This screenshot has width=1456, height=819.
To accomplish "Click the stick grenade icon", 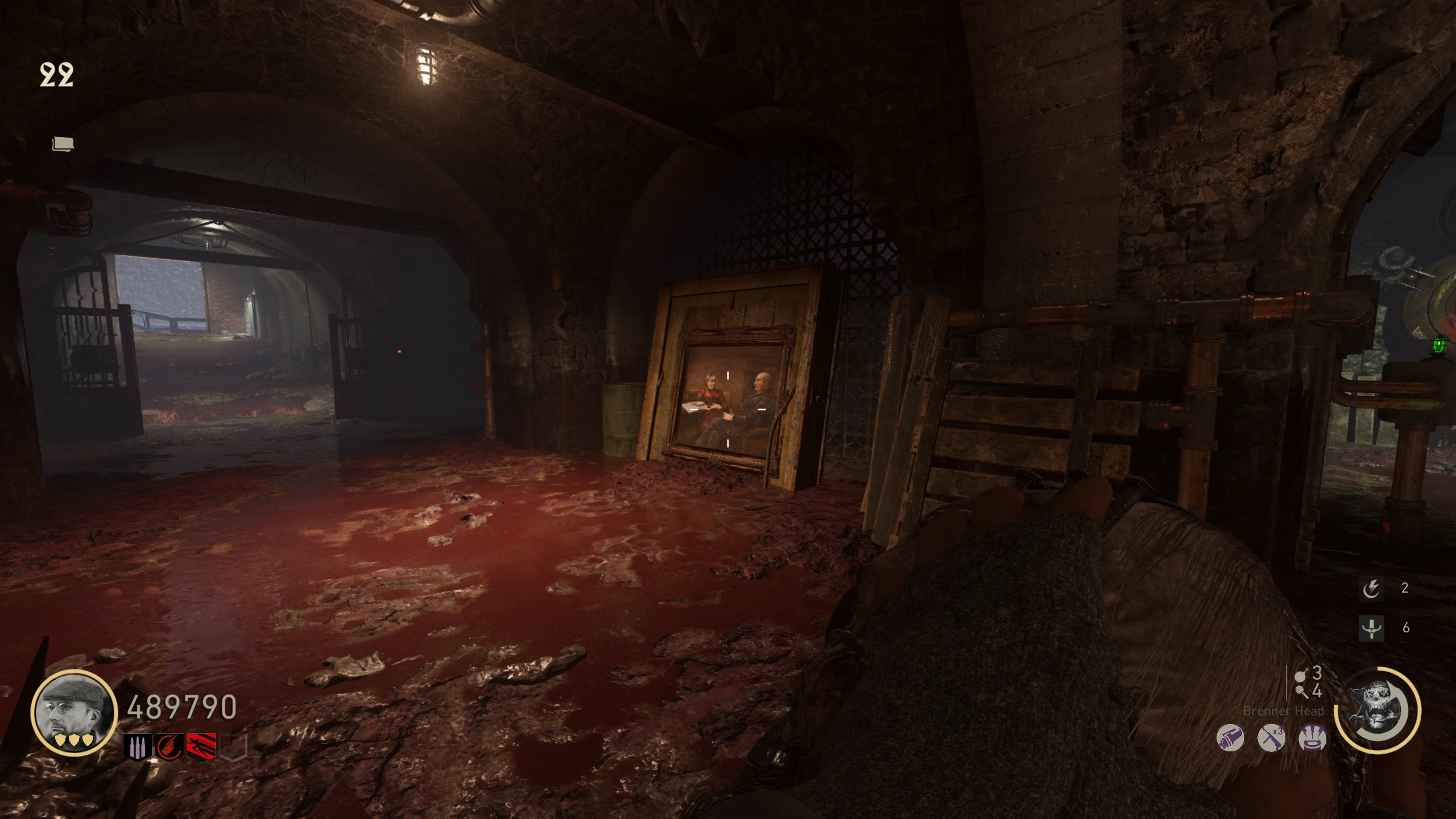I will [x=1301, y=692].
